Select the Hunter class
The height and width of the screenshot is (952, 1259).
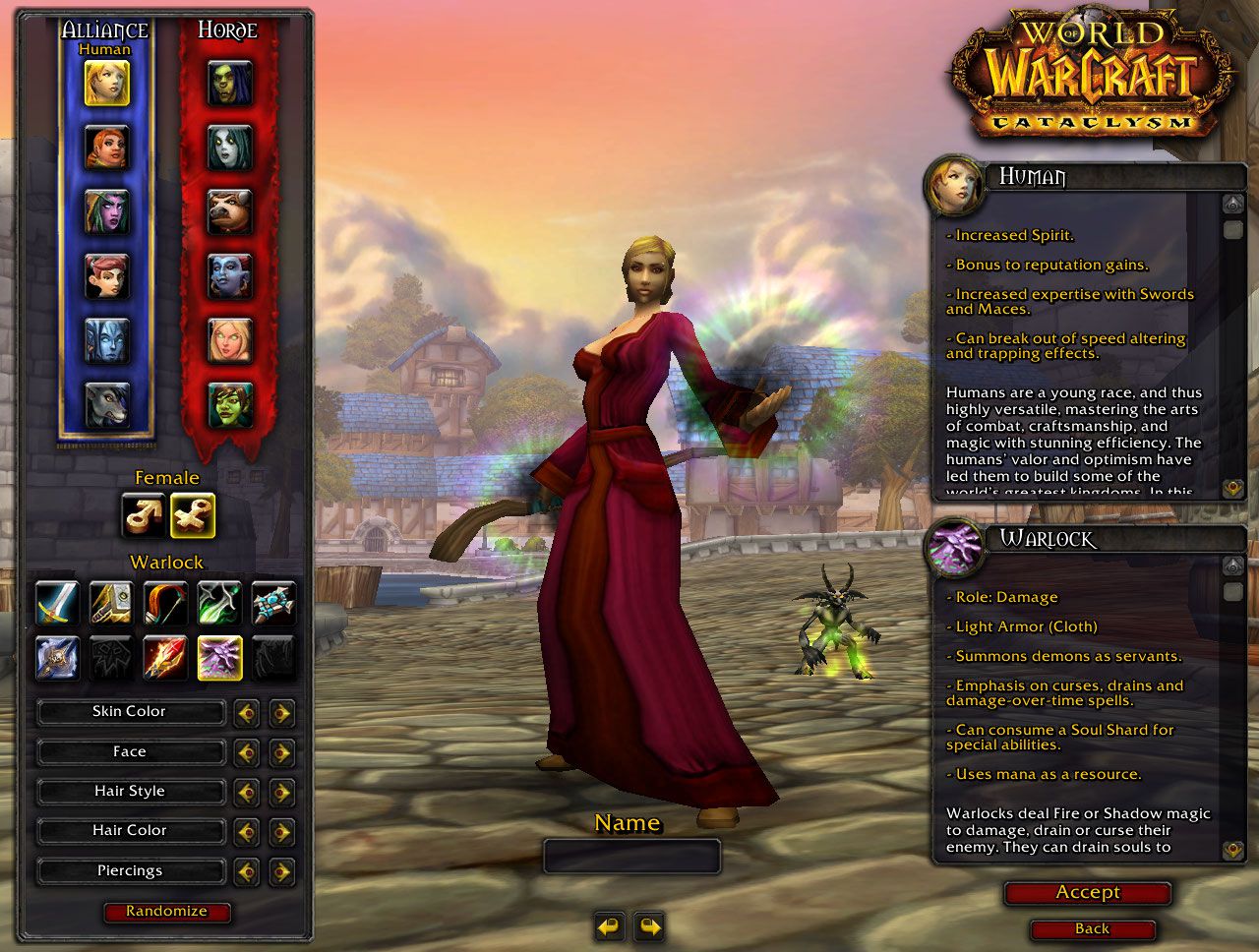tap(165, 602)
